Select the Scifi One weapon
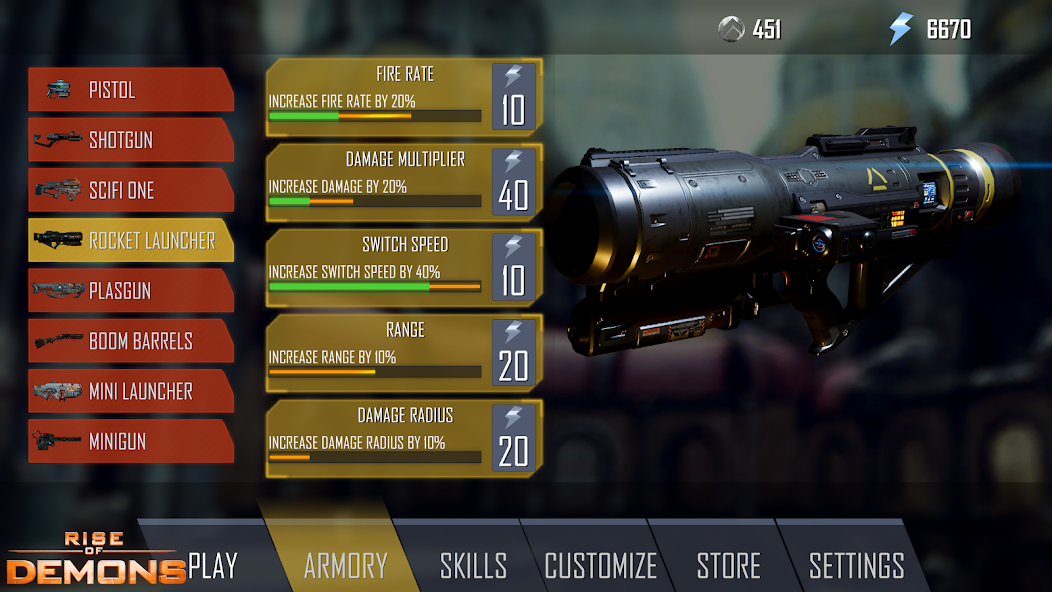 tap(130, 190)
